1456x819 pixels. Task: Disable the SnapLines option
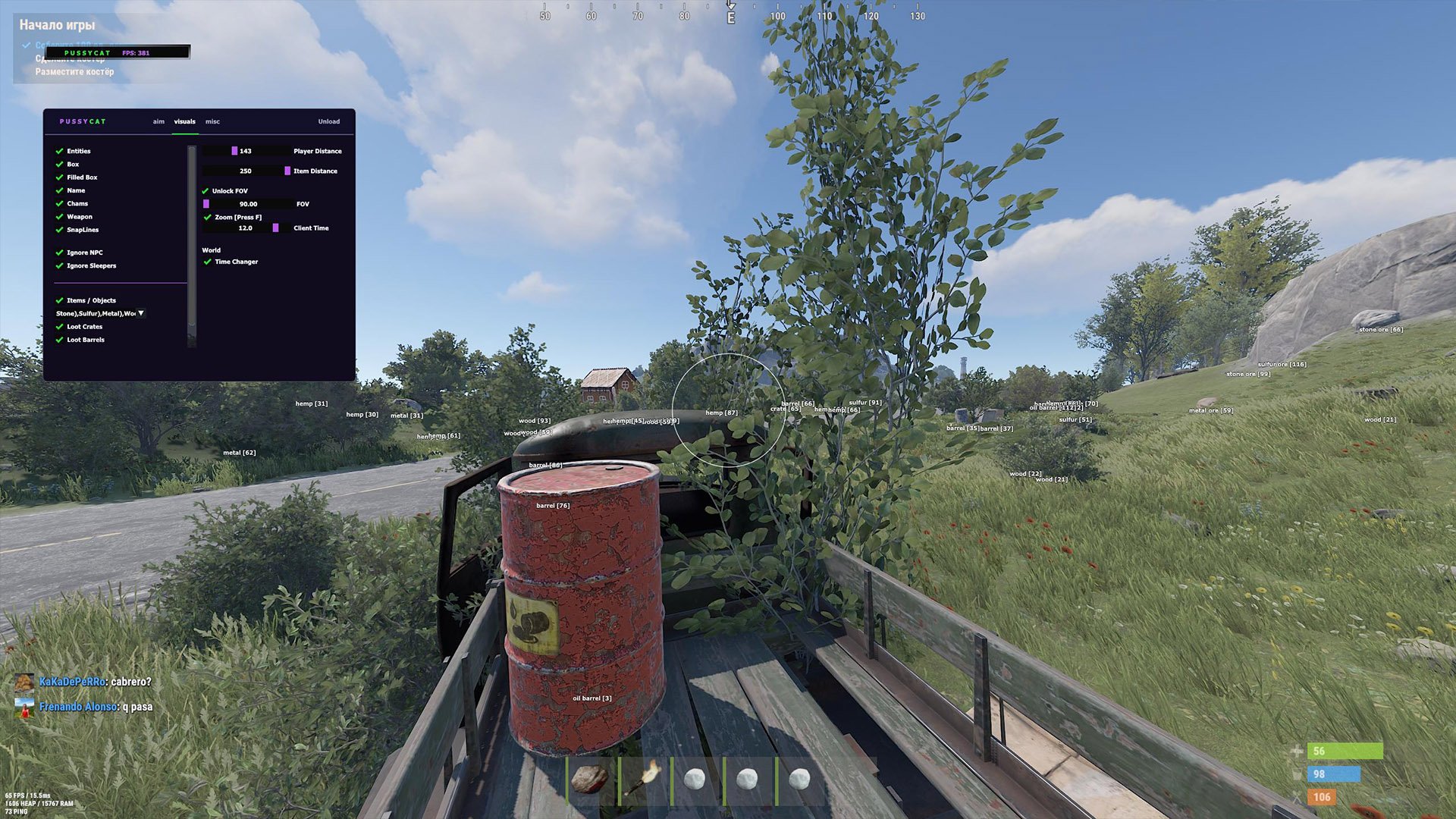pos(59,230)
